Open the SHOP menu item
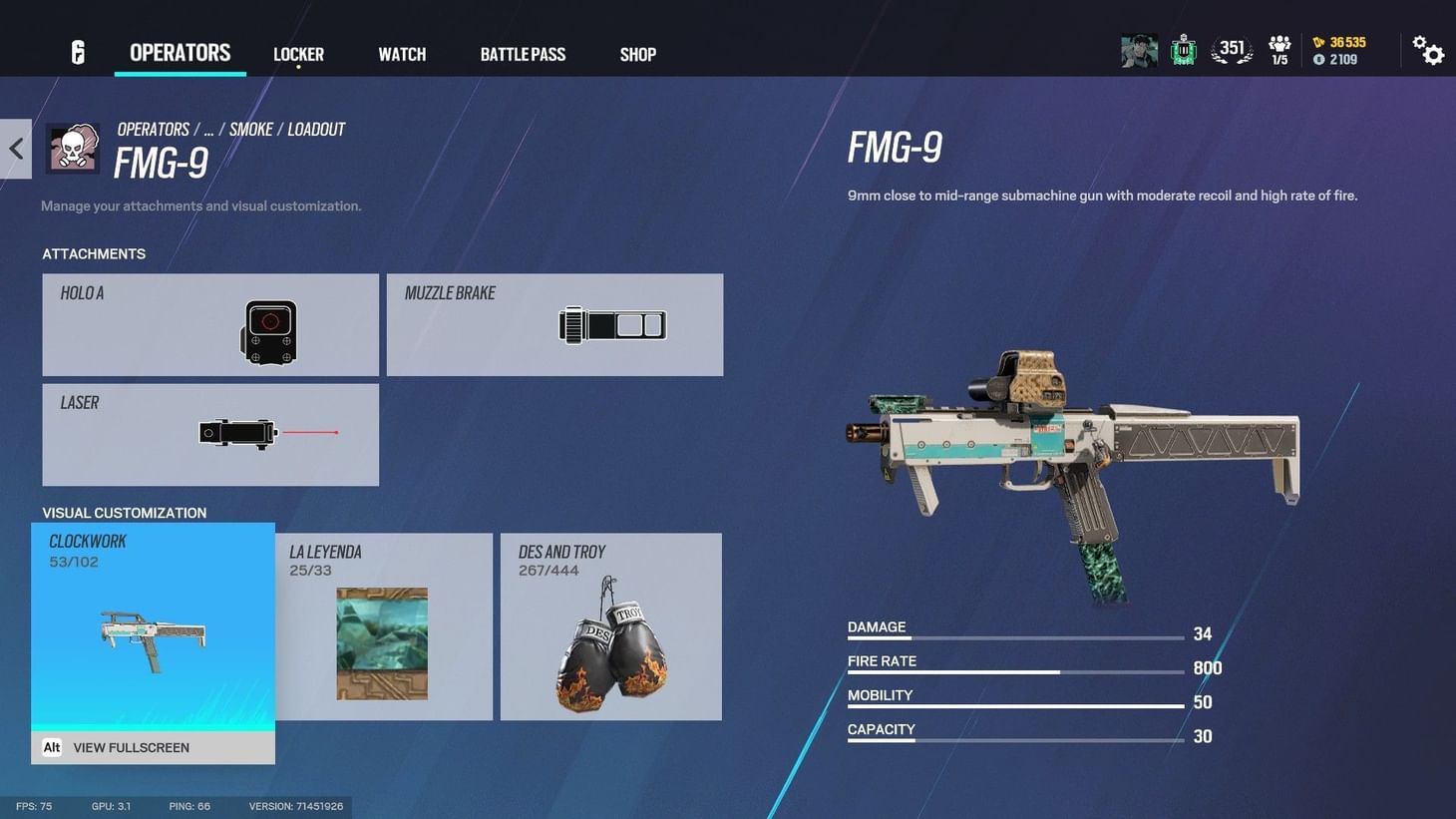1456x819 pixels. point(637,54)
